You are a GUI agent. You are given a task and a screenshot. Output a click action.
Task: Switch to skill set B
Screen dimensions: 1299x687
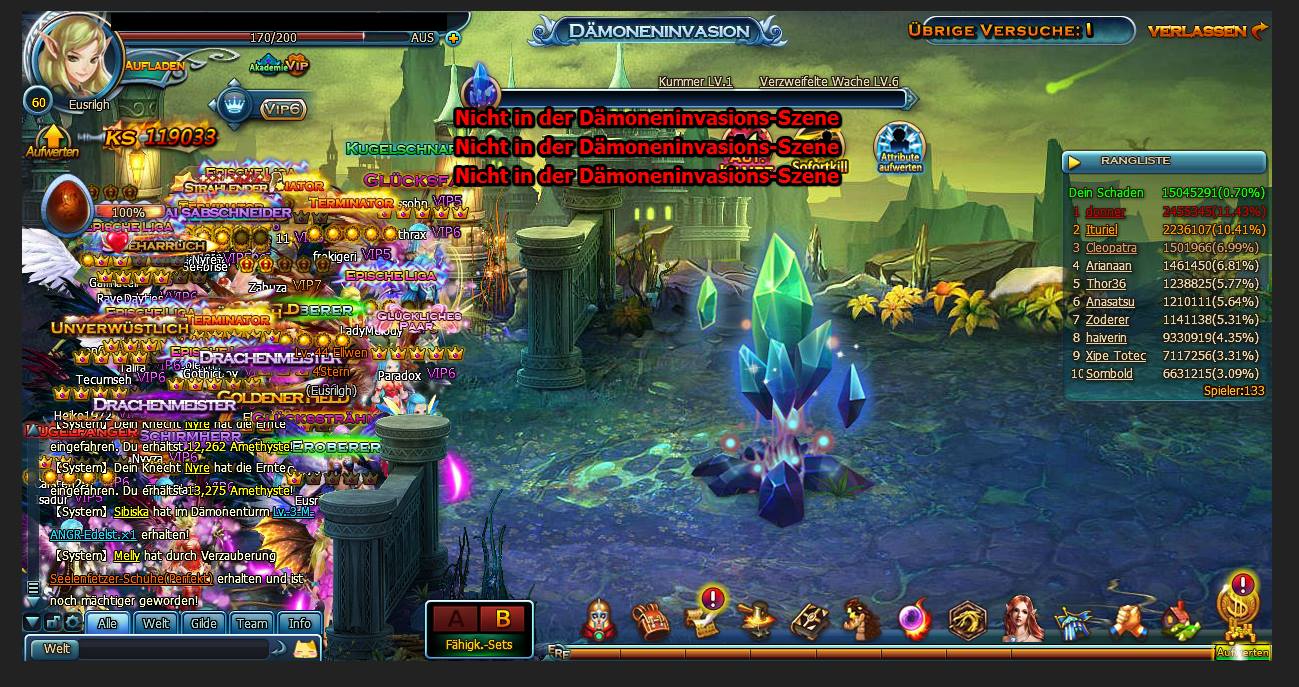503,619
